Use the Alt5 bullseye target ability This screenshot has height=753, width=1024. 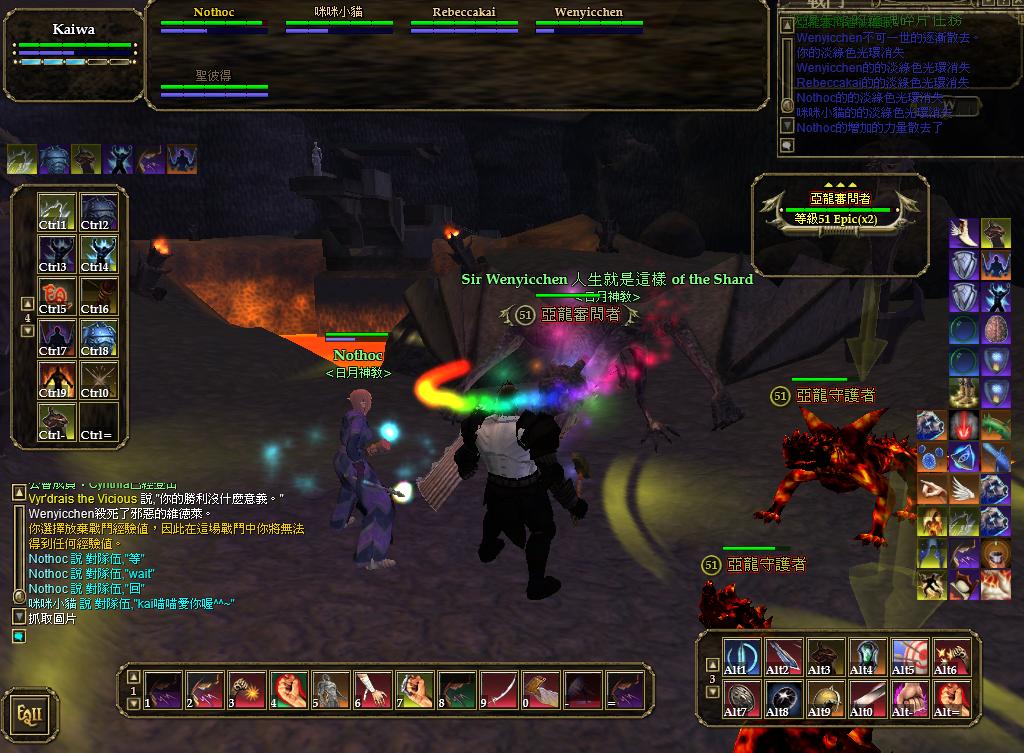pos(909,656)
